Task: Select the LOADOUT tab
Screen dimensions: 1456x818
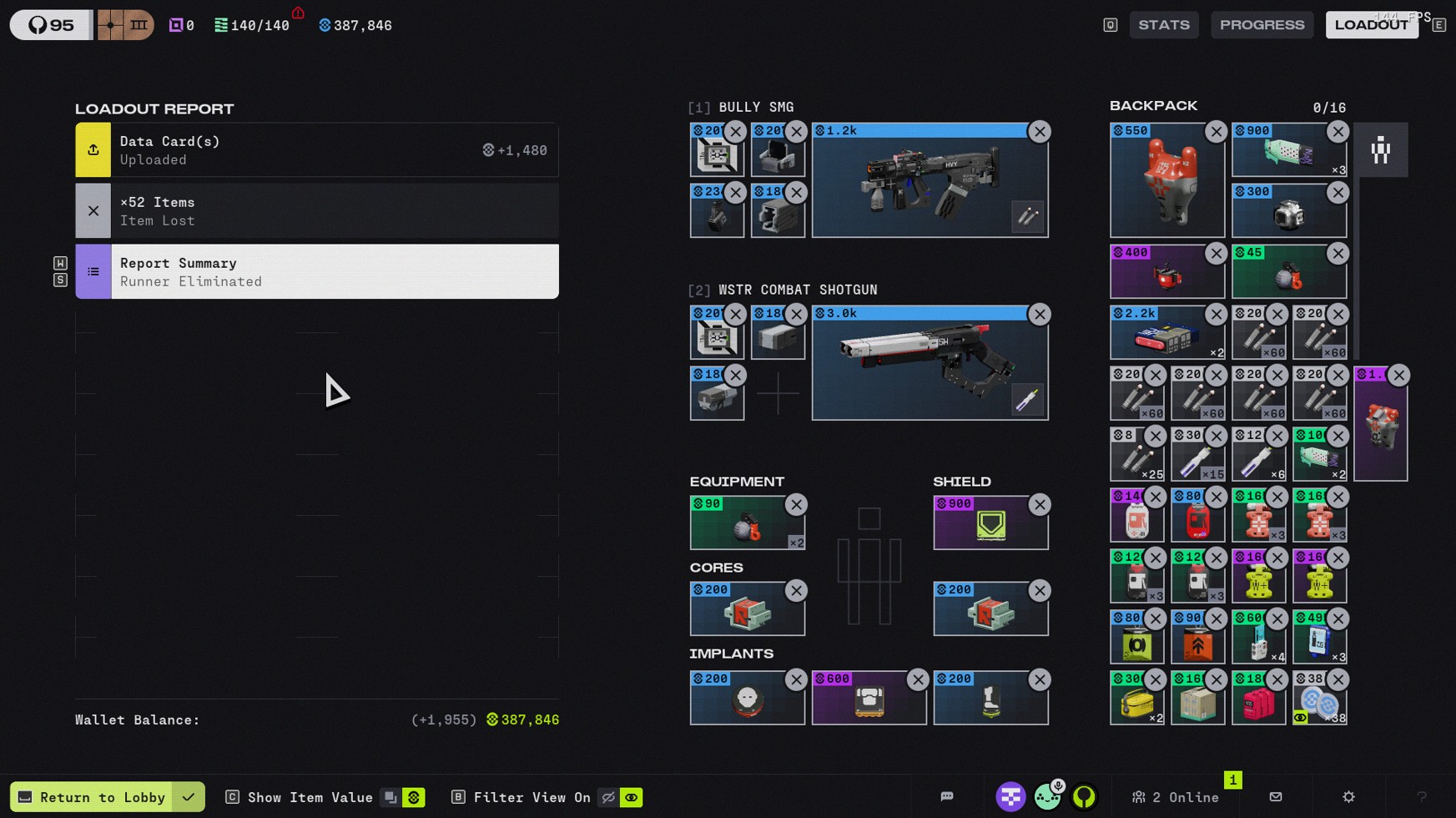Action: 1371,25
